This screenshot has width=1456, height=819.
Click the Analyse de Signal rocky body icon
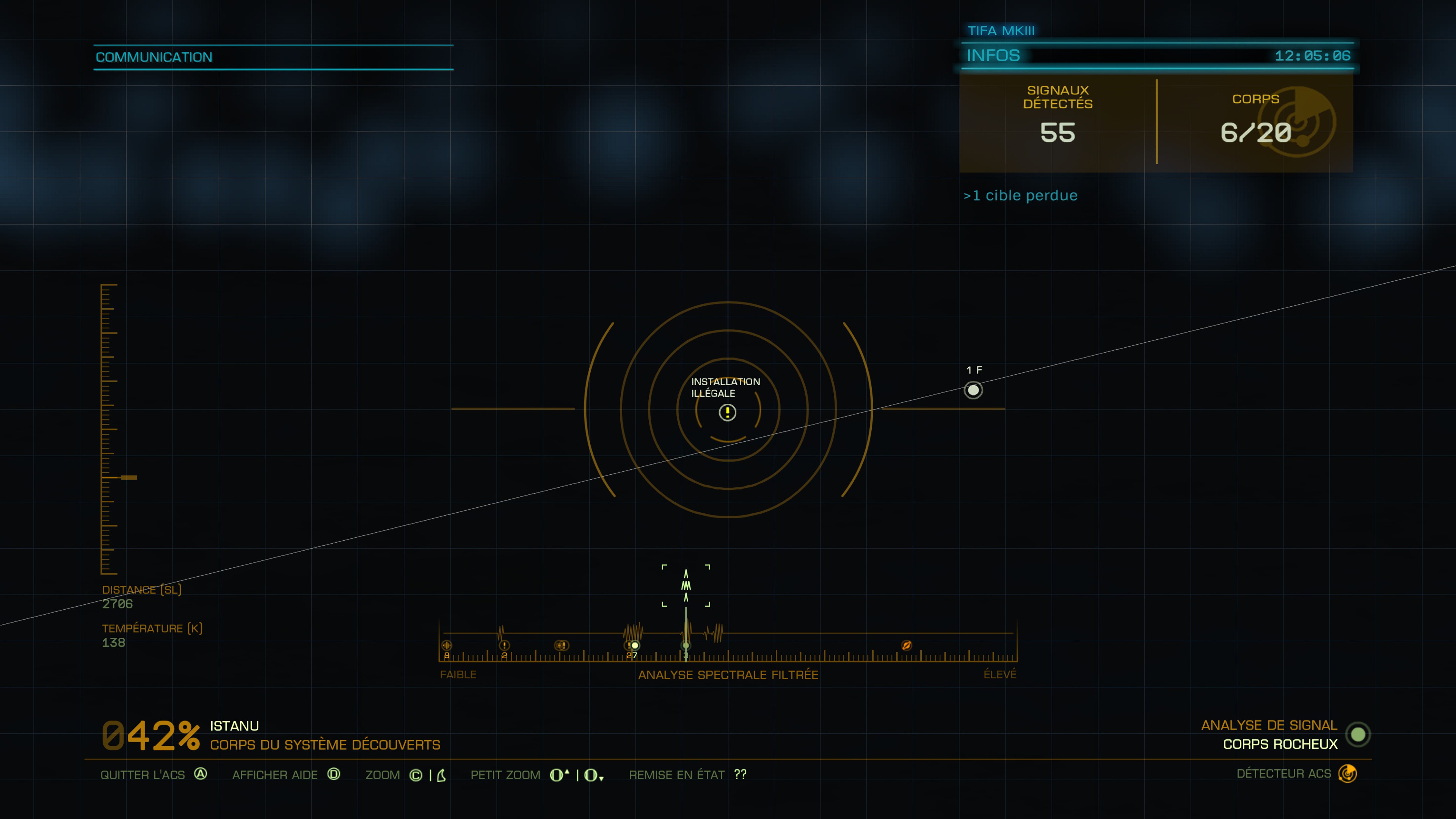1358,734
